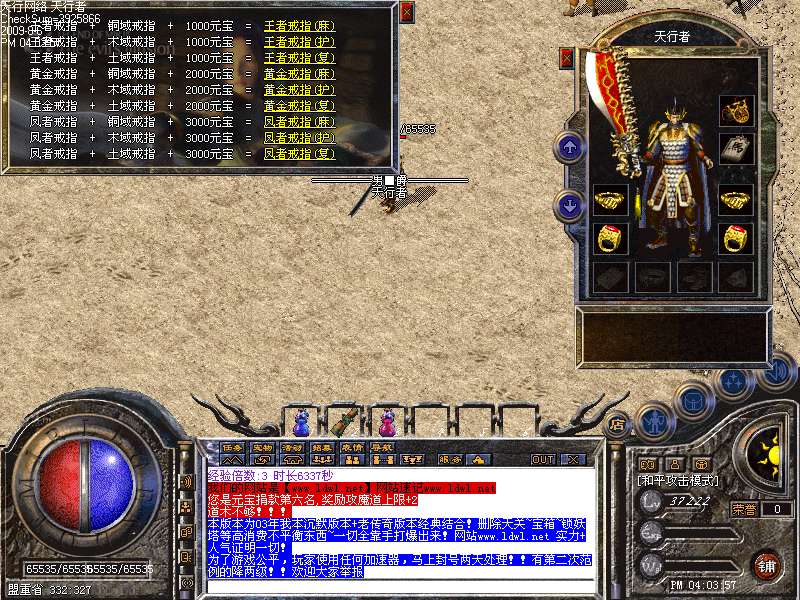Select the equipped necklace slot

point(736,109)
